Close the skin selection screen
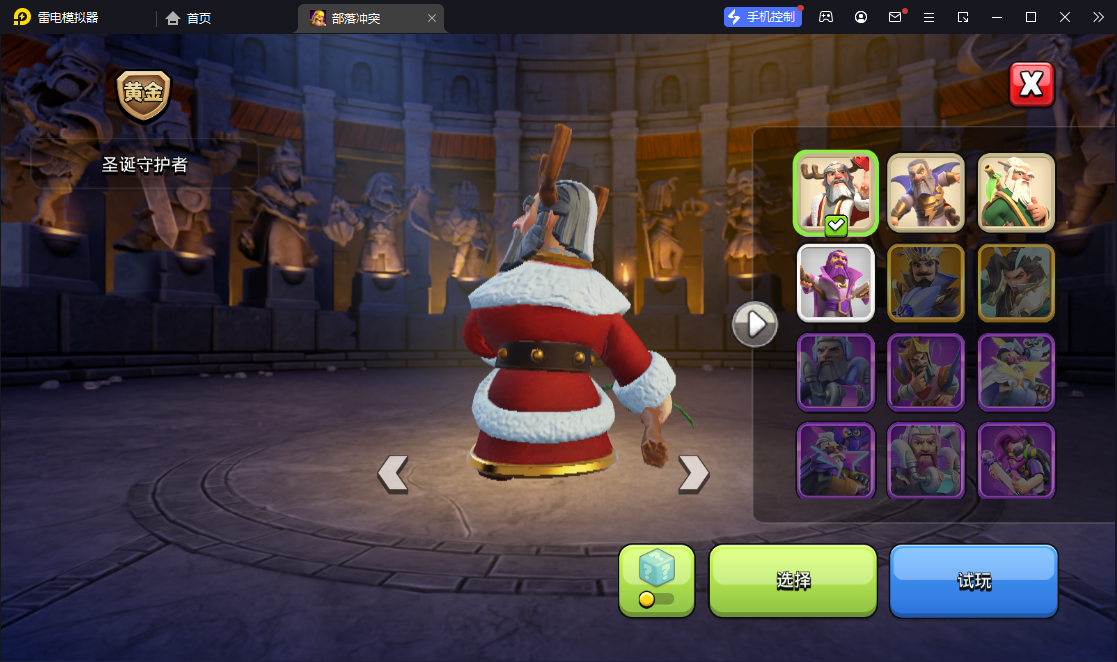 (x=1031, y=85)
